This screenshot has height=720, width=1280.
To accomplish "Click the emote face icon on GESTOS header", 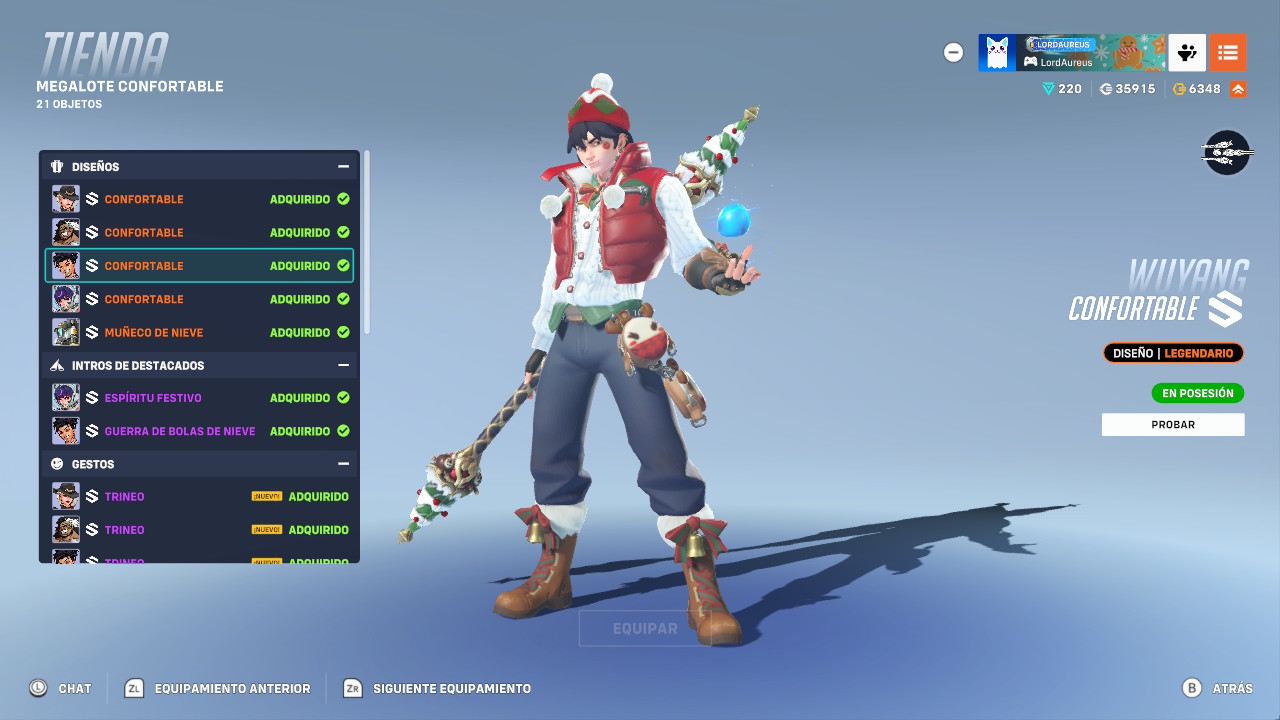I will point(57,463).
